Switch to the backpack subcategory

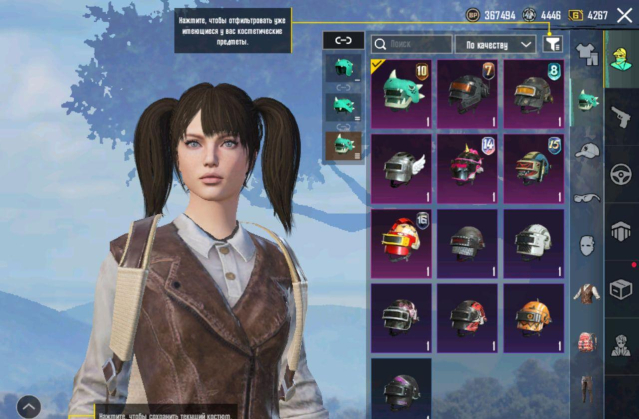tap(587, 342)
